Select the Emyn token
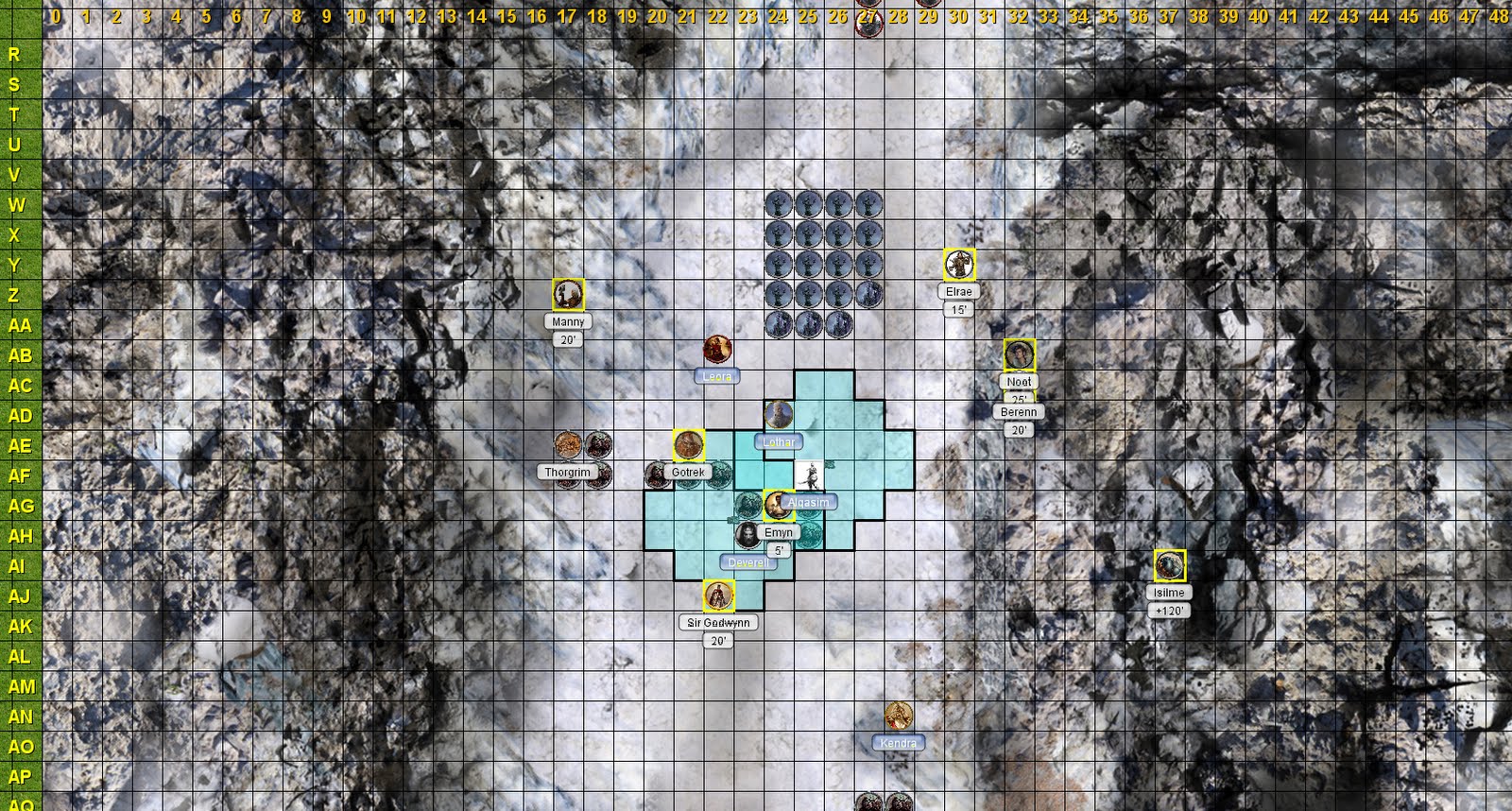 pyautogui.click(x=779, y=506)
